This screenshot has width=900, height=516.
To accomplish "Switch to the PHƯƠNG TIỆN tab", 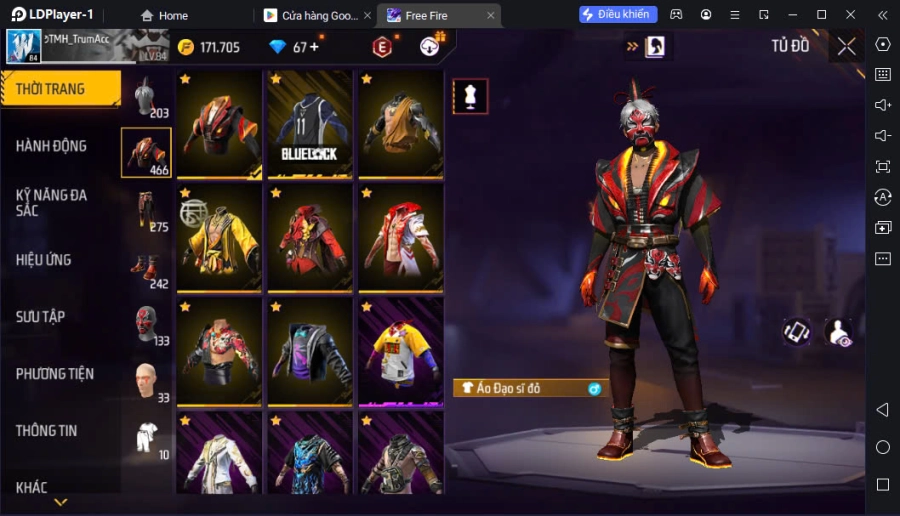I will click(55, 374).
